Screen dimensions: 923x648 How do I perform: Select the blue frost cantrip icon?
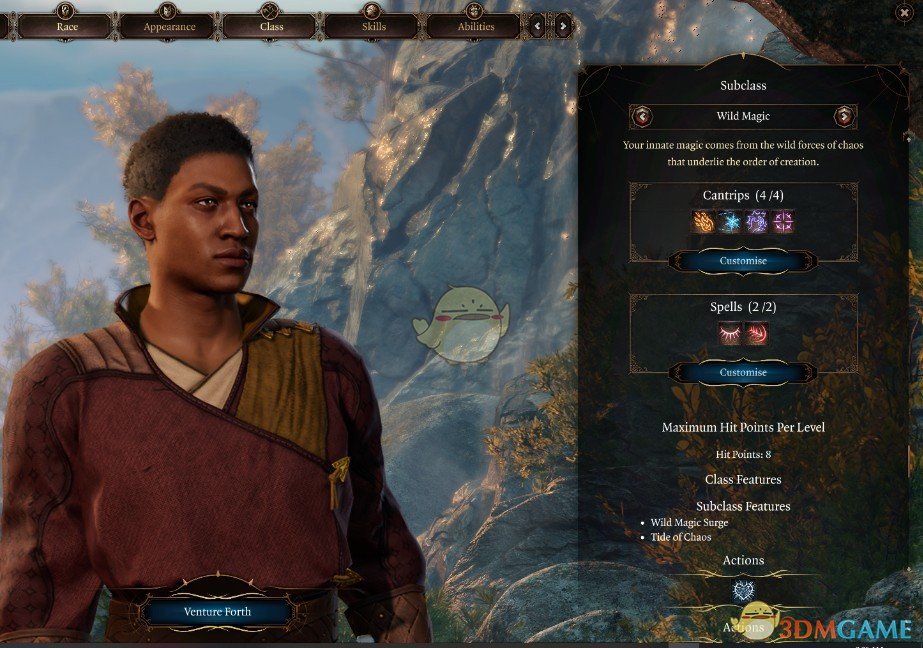tap(731, 221)
